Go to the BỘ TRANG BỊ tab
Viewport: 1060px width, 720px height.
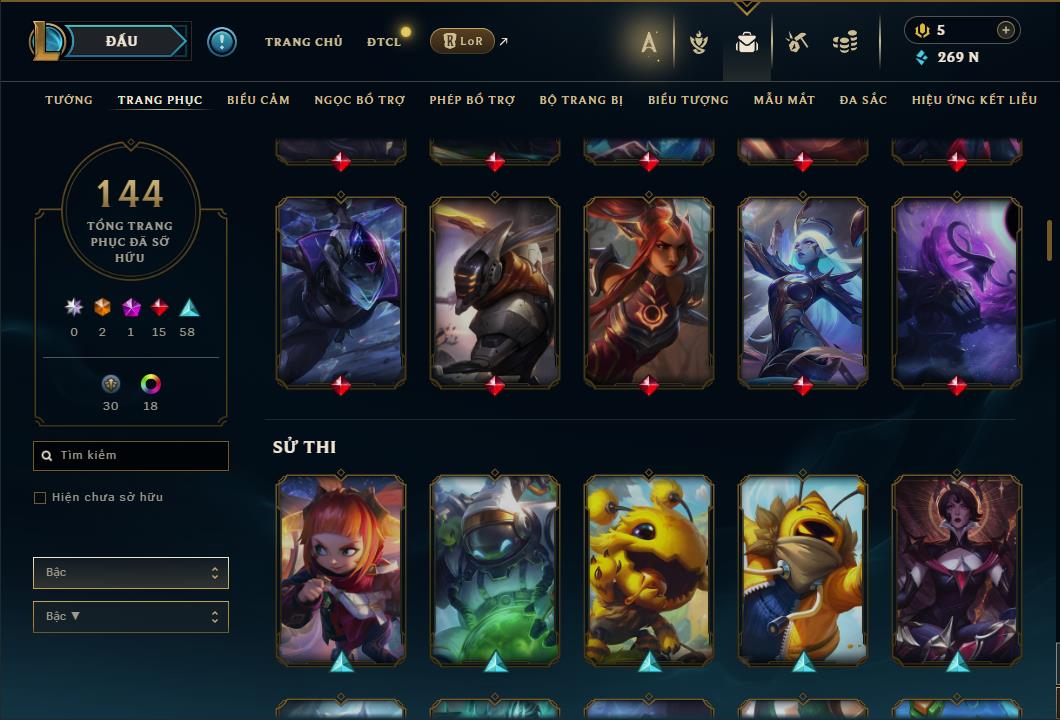(x=581, y=100)
